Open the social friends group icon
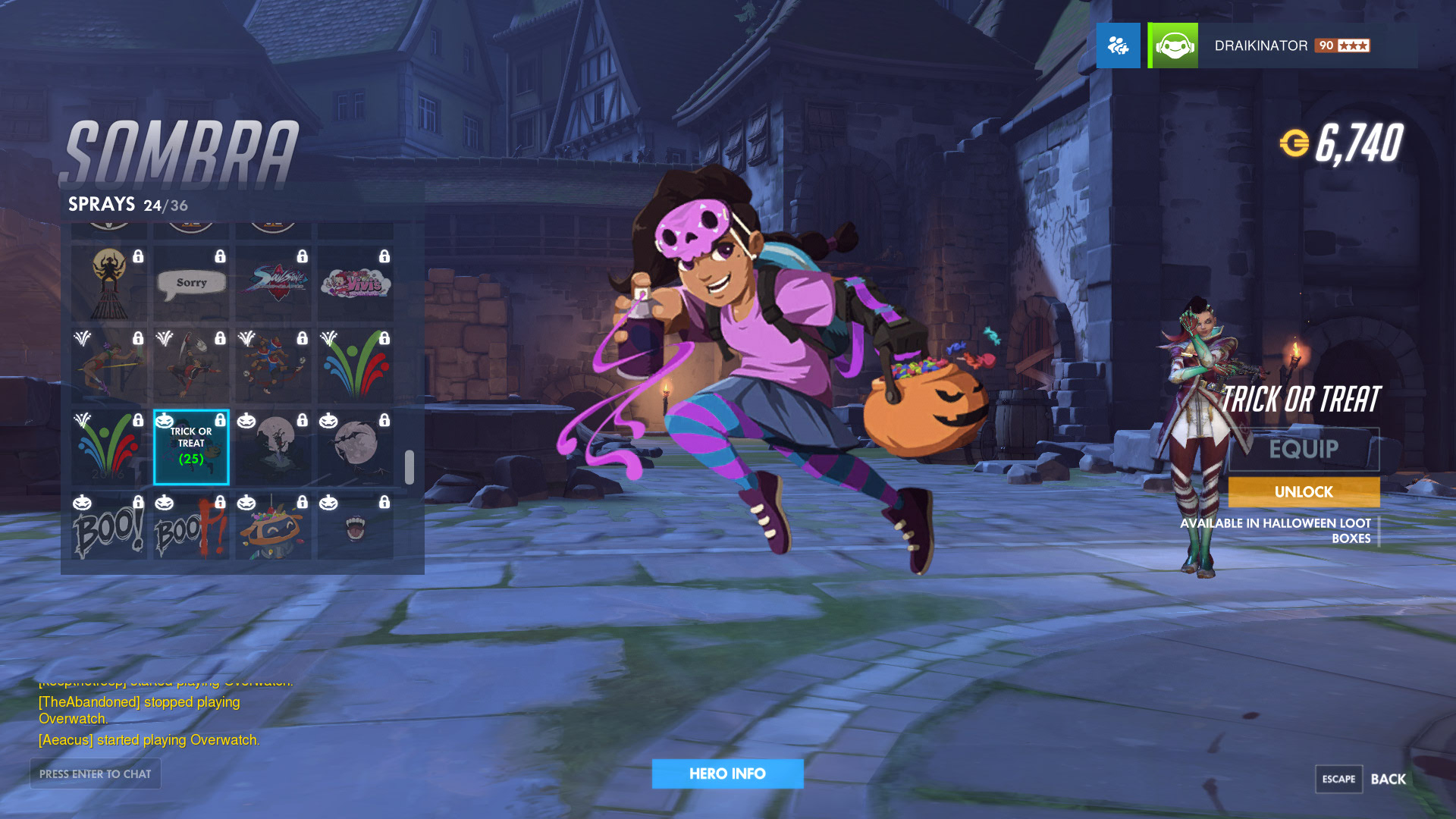 [x=1118, y=45]
